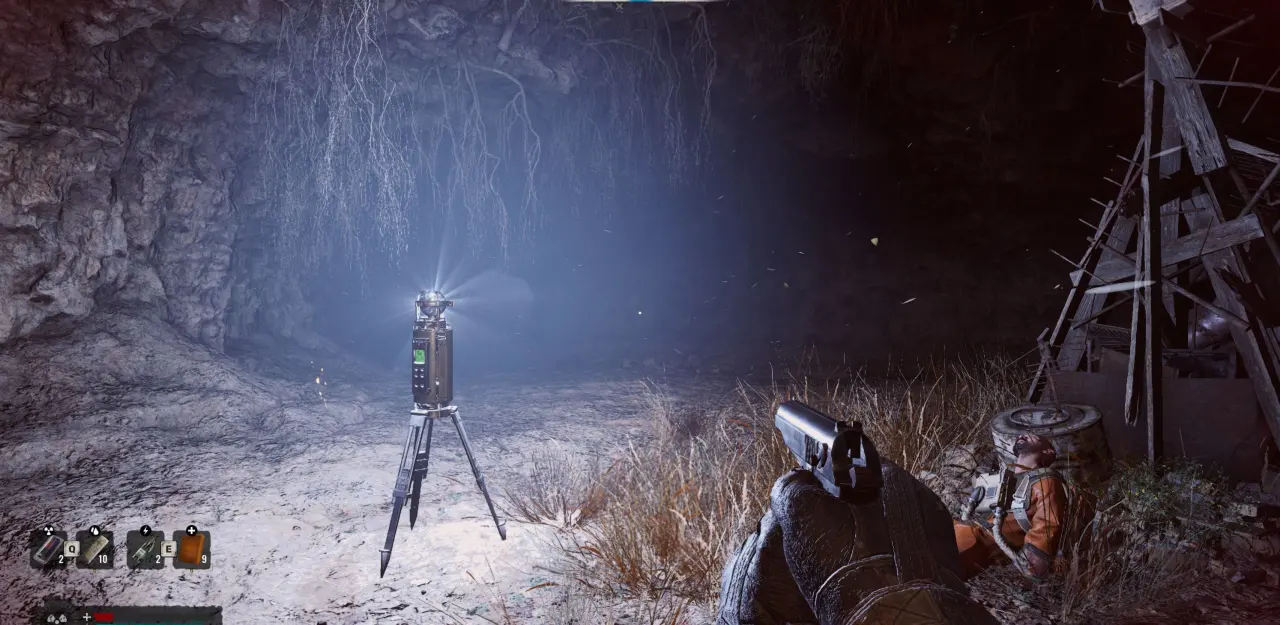Use the bandage slot with 10 remaining
Image resolution: width=1280 pixels, height=625 pixels.
click(95, 548)
